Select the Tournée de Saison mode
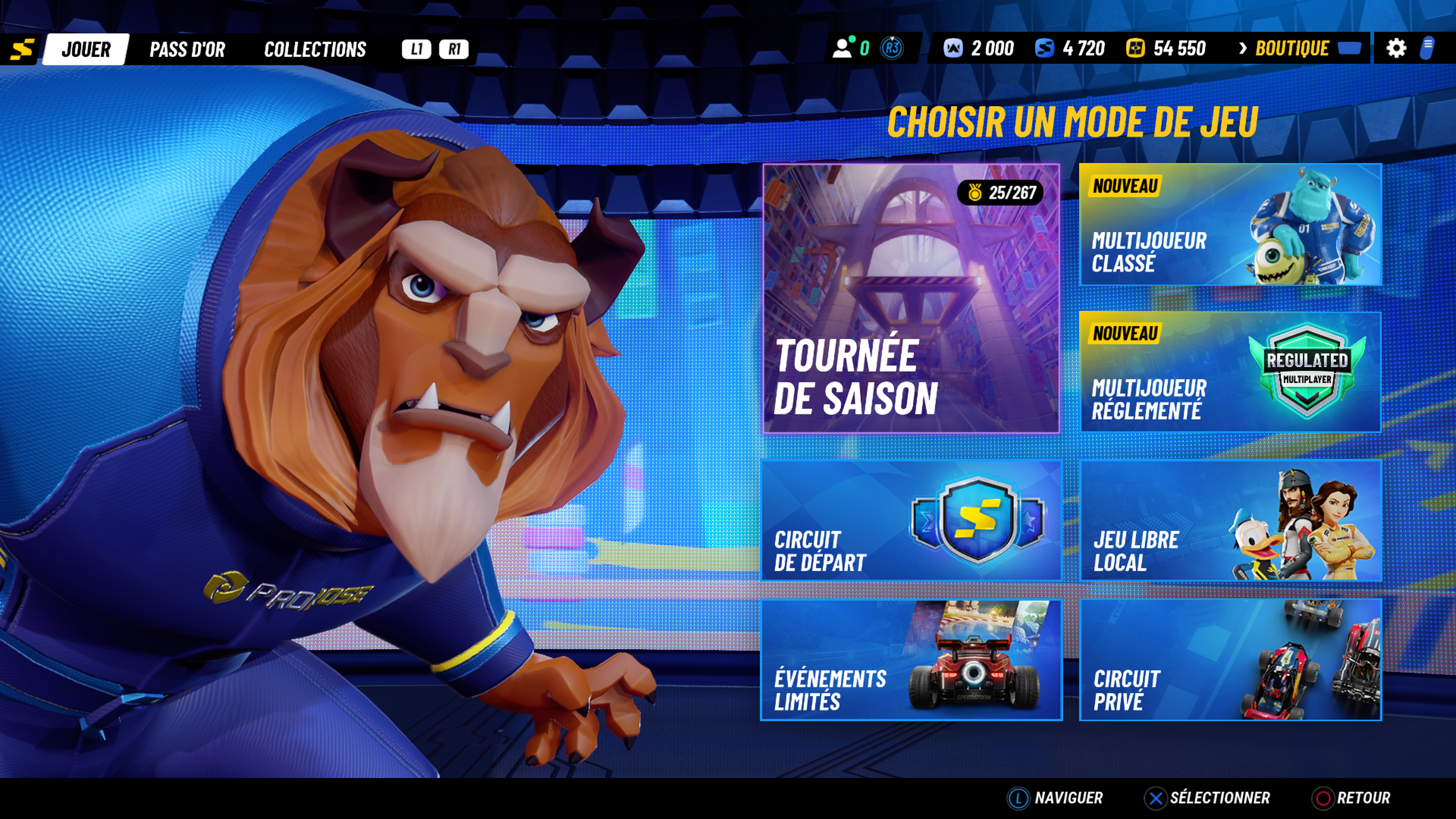Screen dimensions: 1456x819 [911, 298]
